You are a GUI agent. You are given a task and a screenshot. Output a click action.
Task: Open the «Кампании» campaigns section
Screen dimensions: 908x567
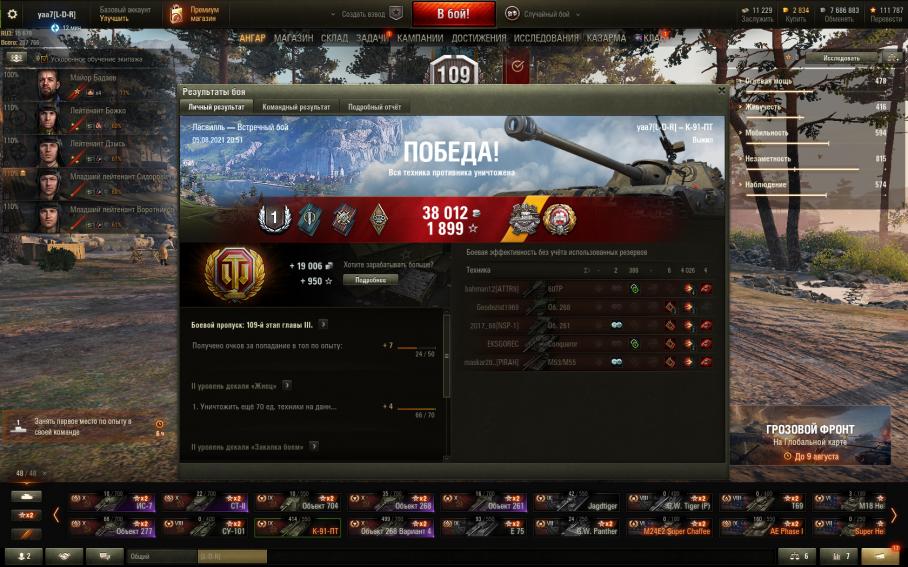click(x=420, y=38)
